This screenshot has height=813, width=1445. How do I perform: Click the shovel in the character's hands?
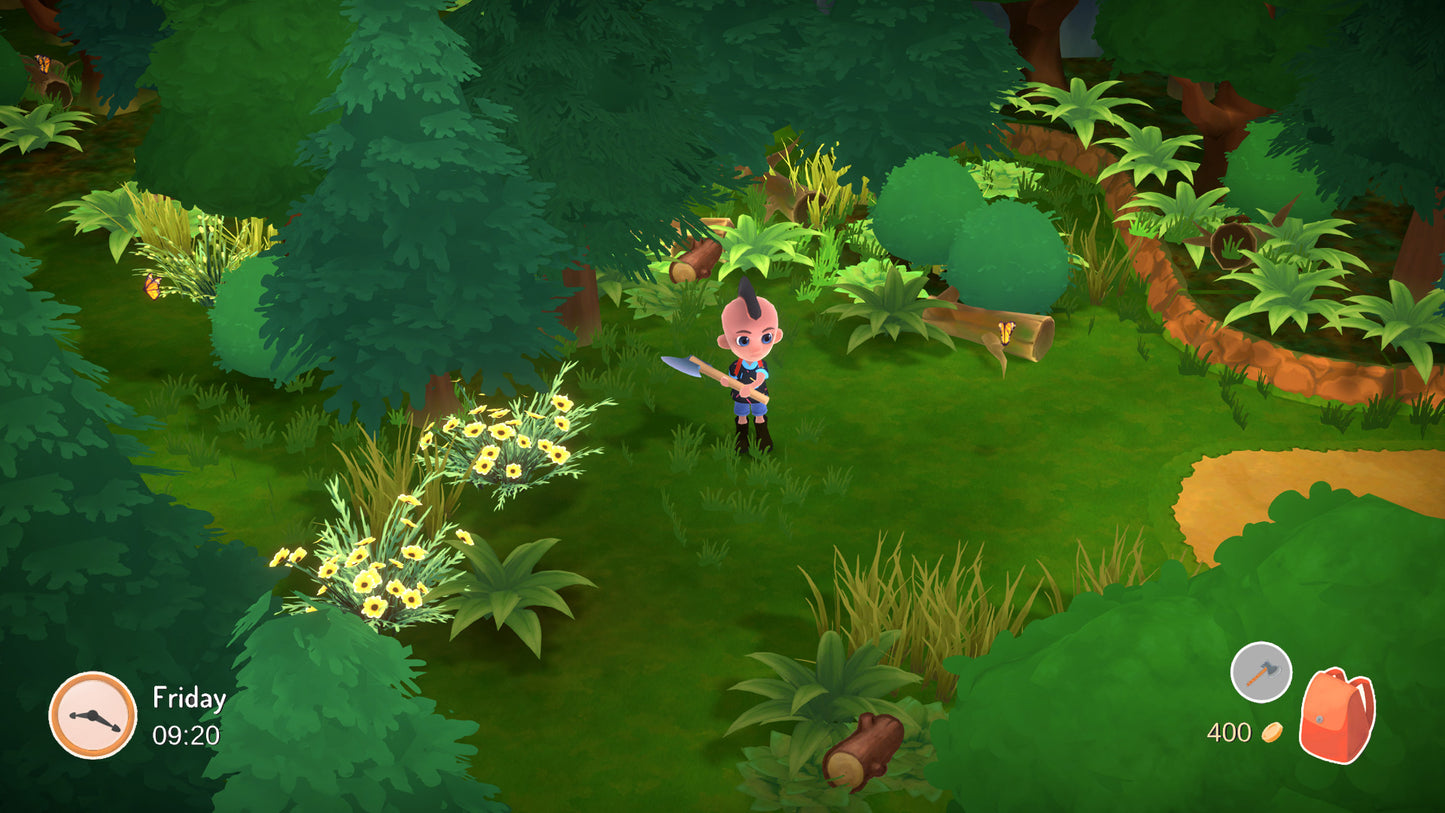700,370
